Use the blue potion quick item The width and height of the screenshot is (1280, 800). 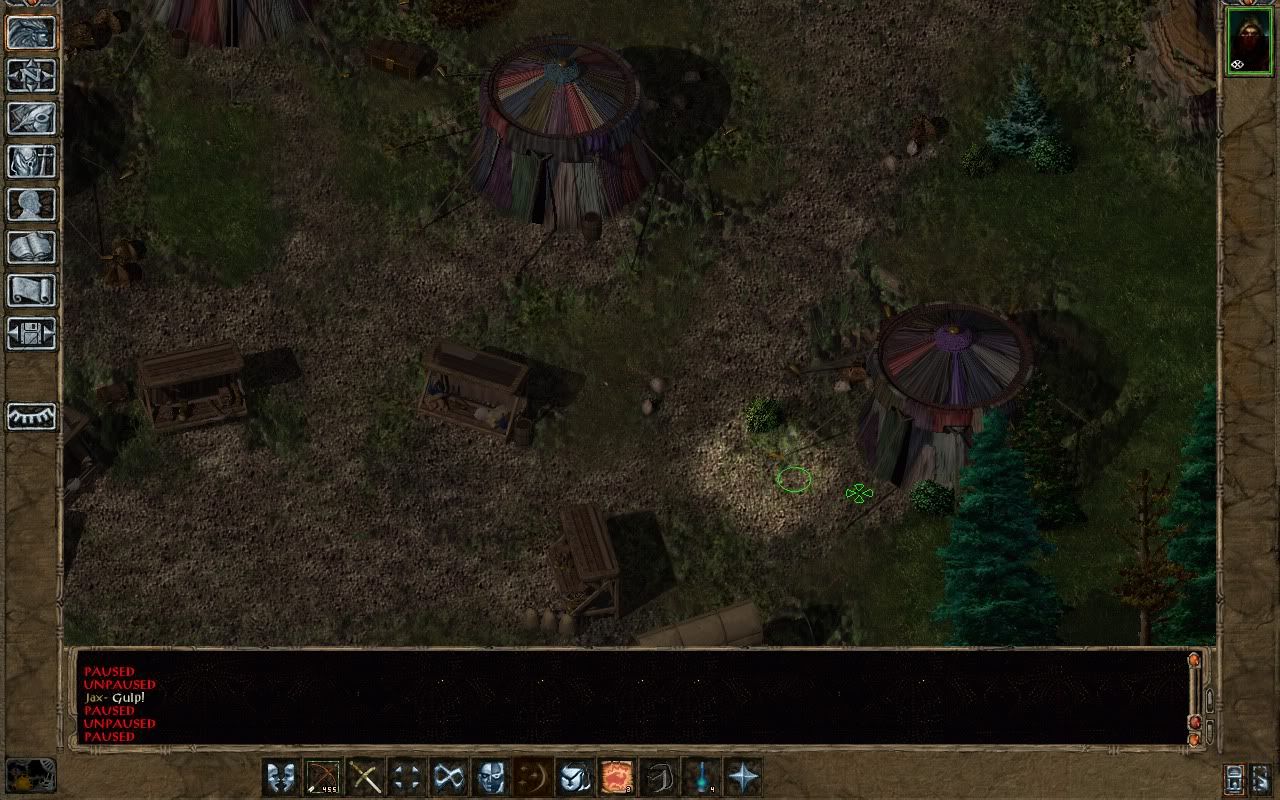pos(701,777)
